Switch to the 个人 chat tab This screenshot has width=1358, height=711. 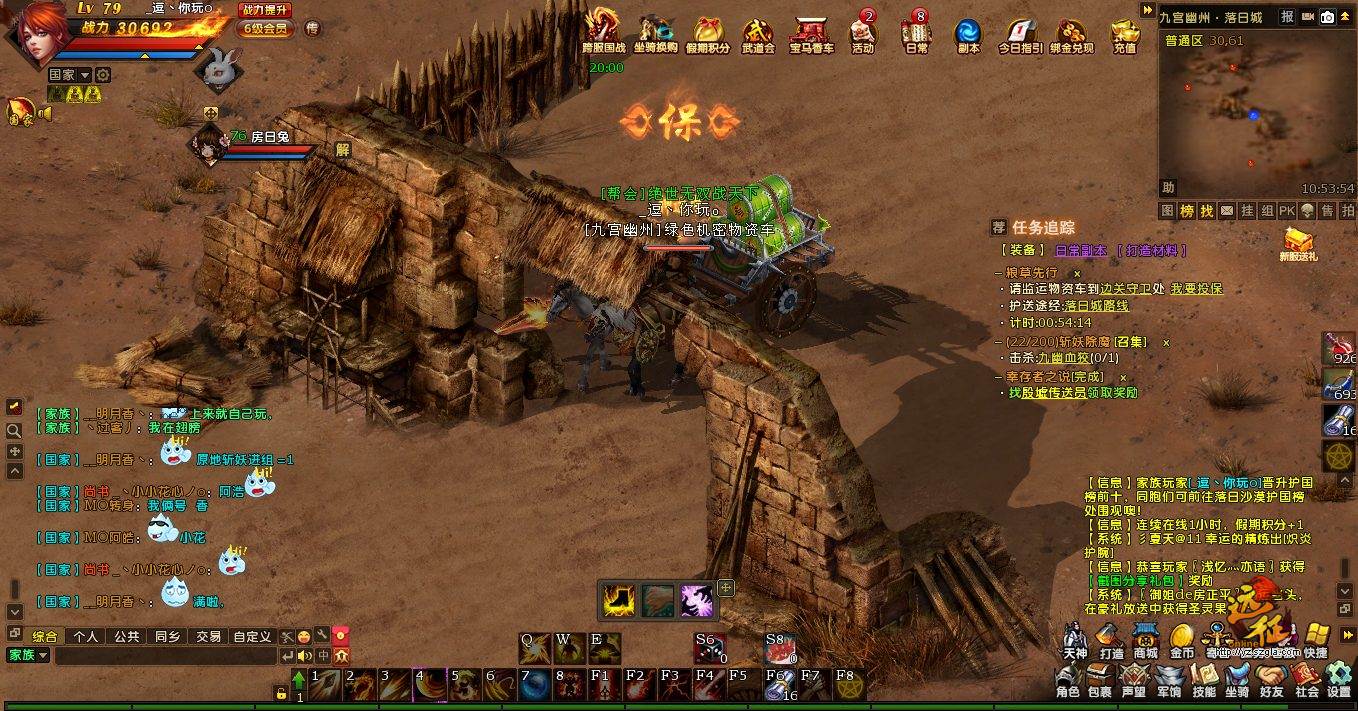[x=86, y=636]
